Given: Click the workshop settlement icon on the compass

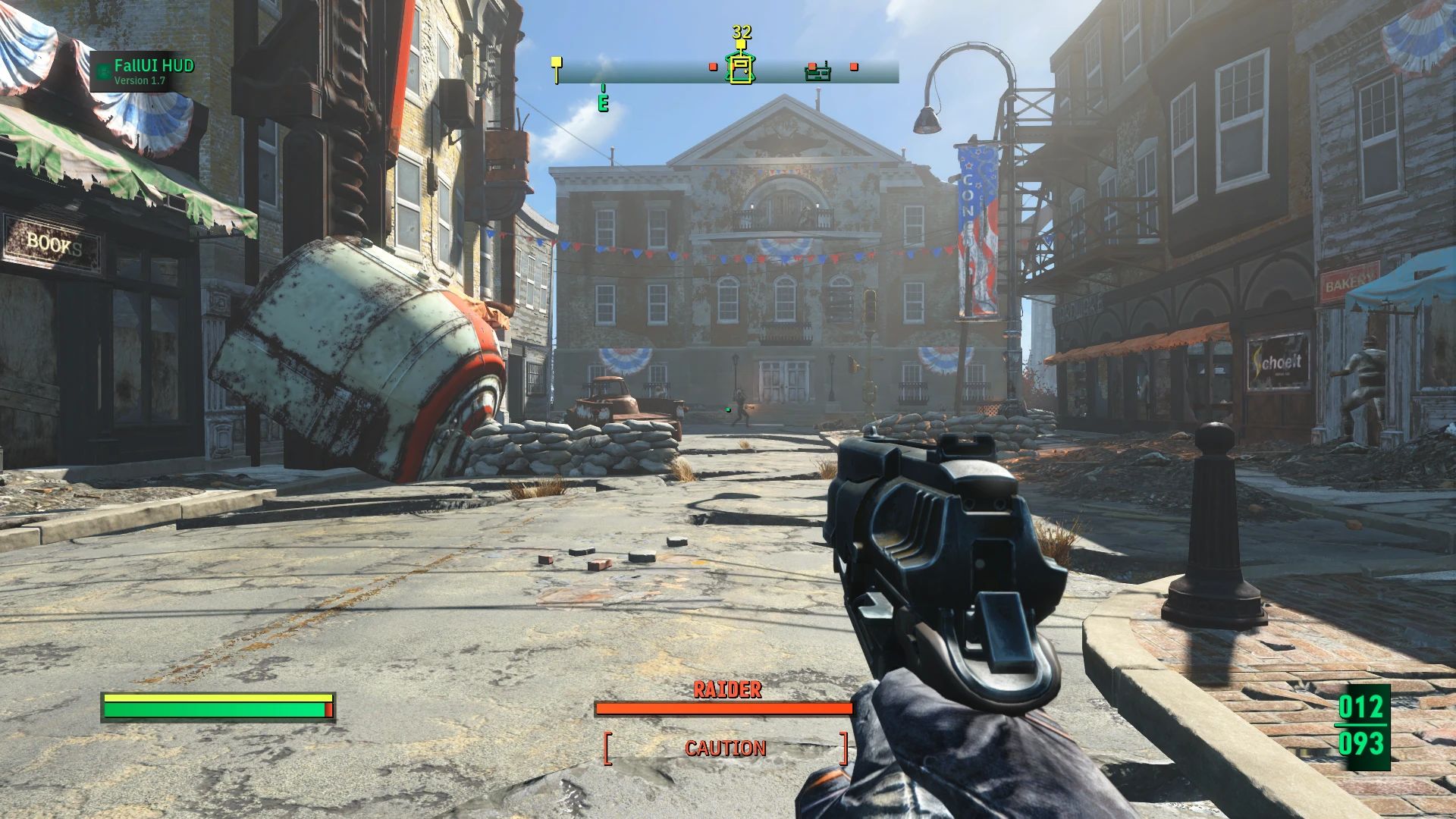Looking at the screenshot, I should pos(817,74).
